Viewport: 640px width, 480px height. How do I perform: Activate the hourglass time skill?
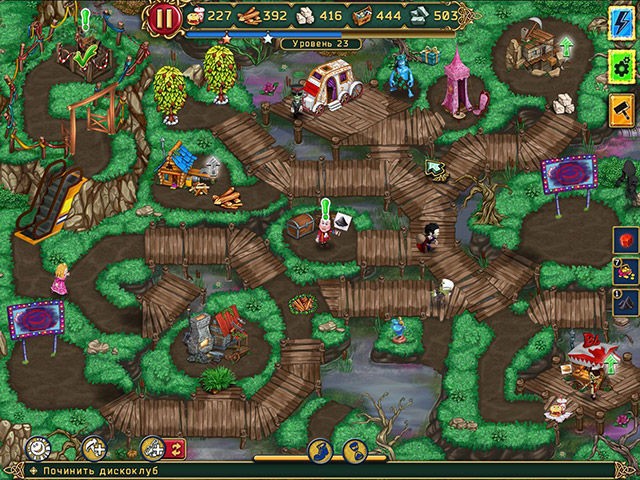355,449
